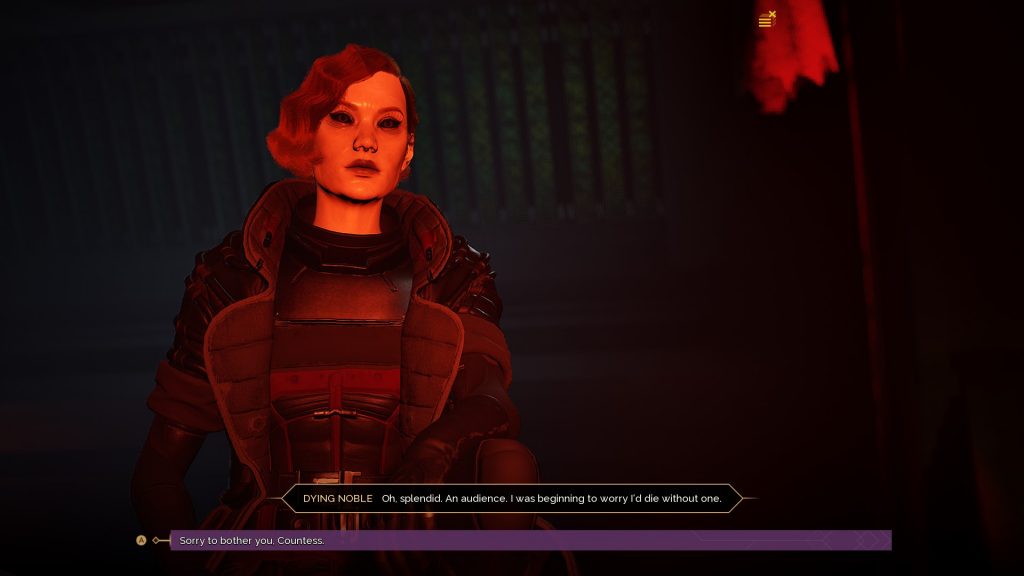The image size is (1024, 576).
Task: Open the dialogue log icon
Action: [767, 20]
